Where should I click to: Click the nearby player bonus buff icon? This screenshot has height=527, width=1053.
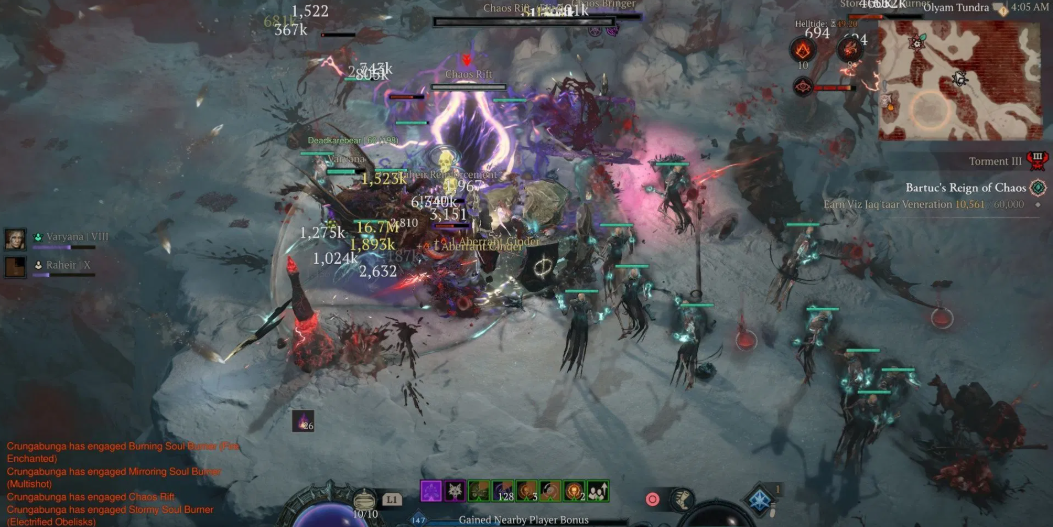coord(598,491)
